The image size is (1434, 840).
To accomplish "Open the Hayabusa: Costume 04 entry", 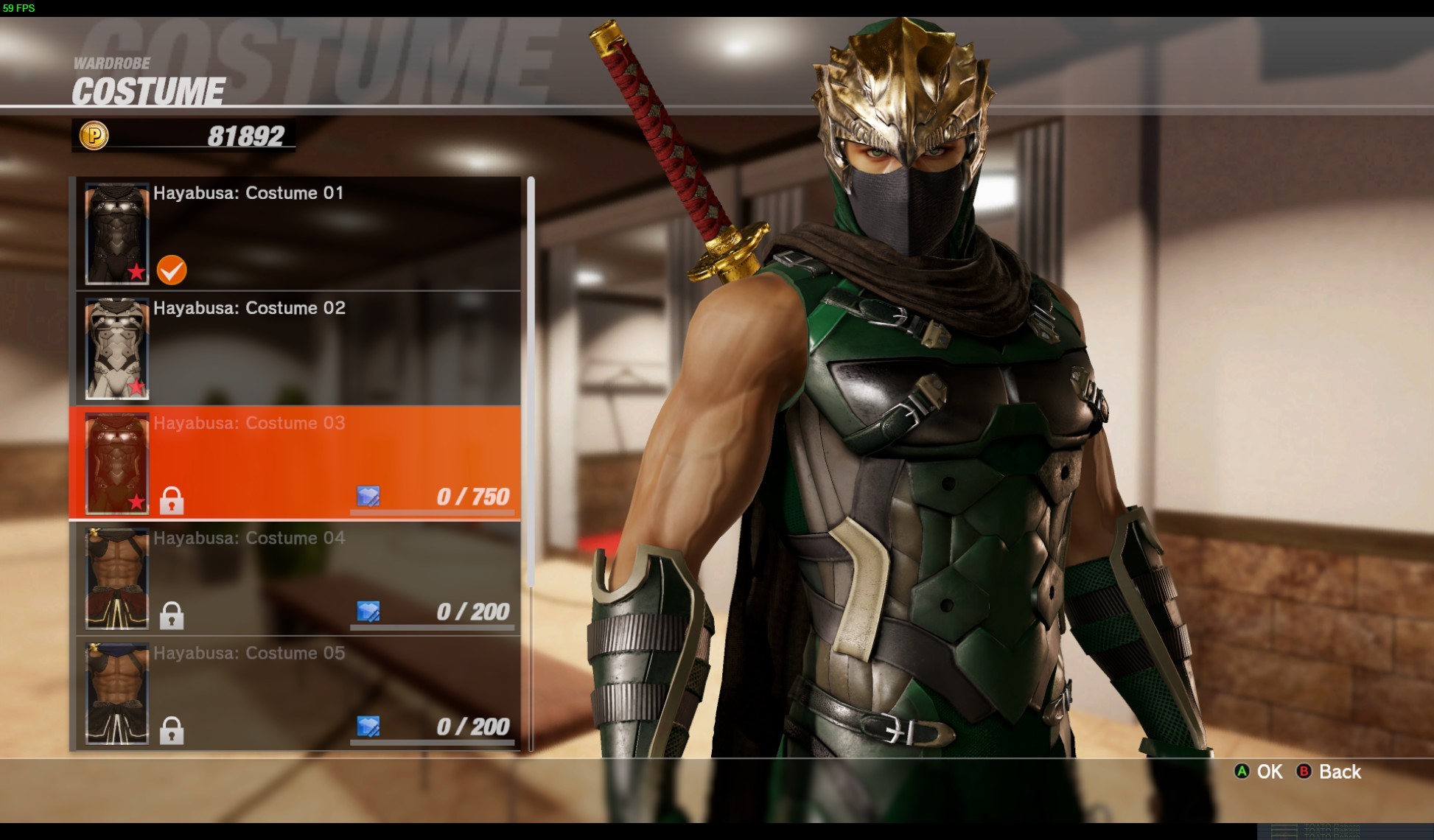I will pyautogui.click(x=295, y=576).
